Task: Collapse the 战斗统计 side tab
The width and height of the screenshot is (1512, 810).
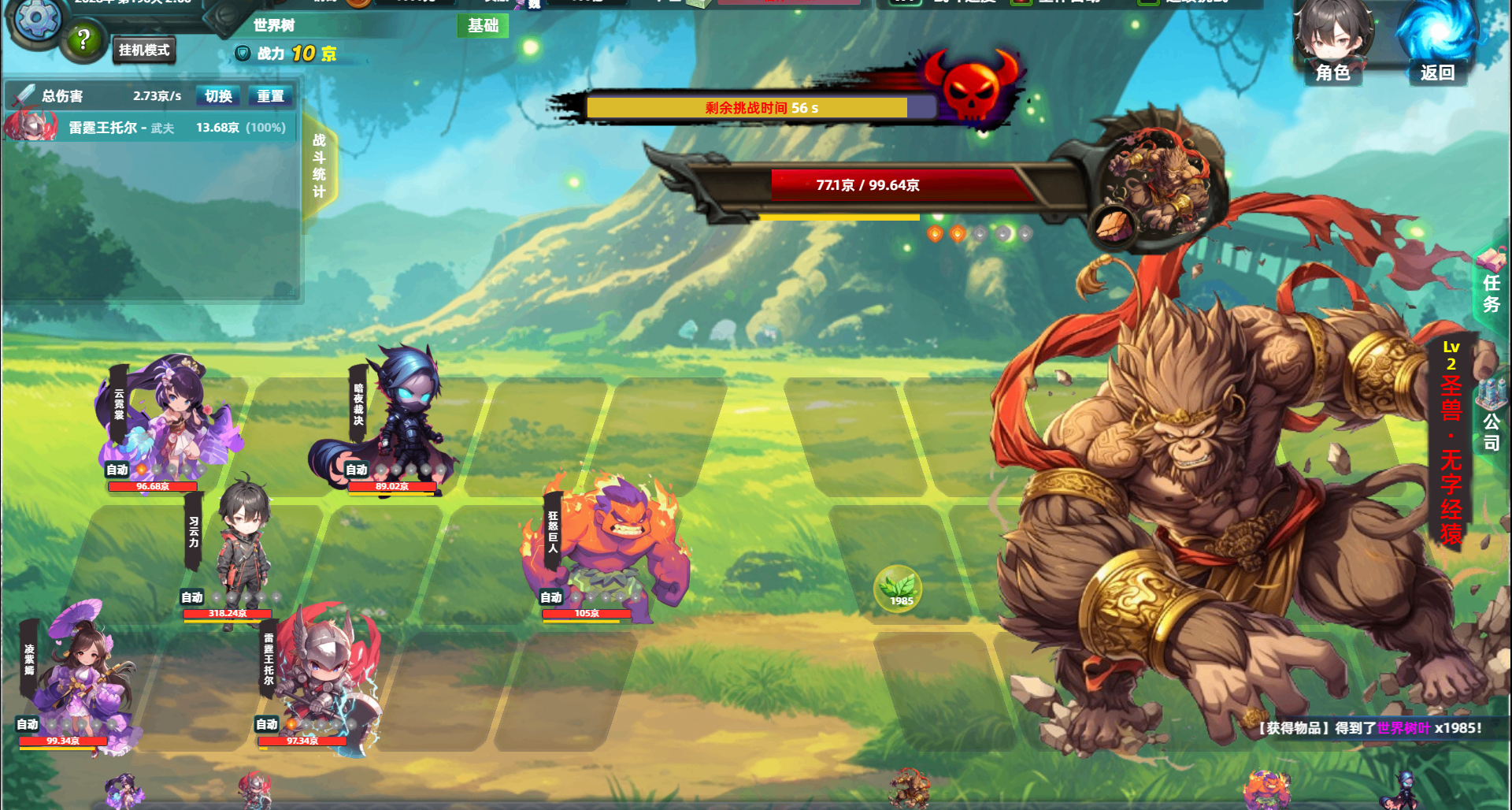Action: pos(319,165)
